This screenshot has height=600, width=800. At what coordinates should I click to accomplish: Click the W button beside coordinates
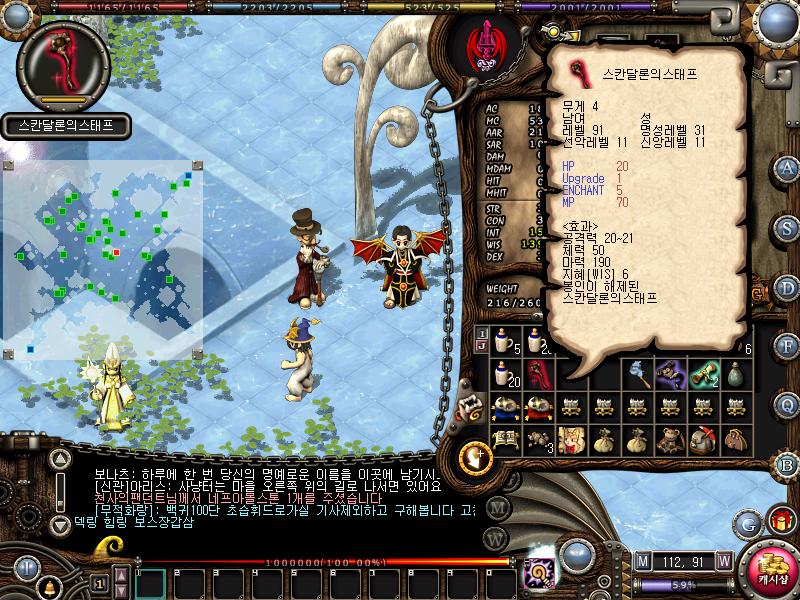click(x=723, y=560)
